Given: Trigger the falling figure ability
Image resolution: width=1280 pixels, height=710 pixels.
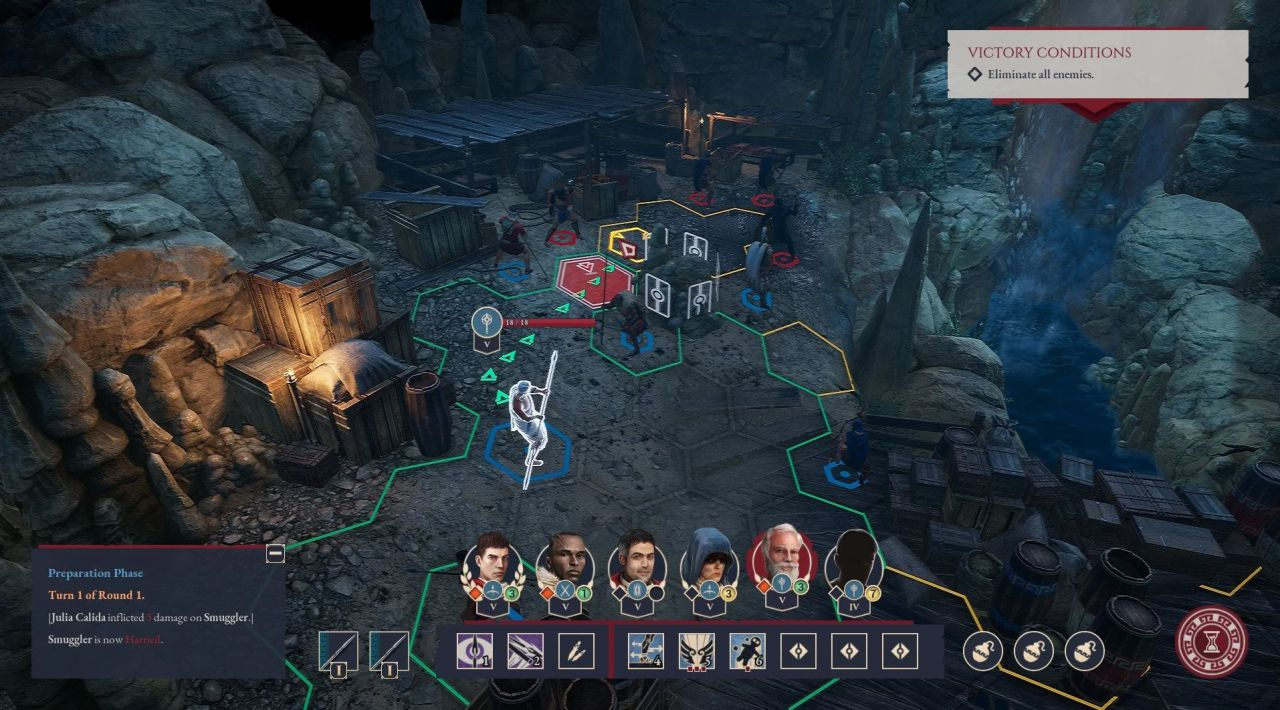Looking at the screenshot, I should [747, 652].
